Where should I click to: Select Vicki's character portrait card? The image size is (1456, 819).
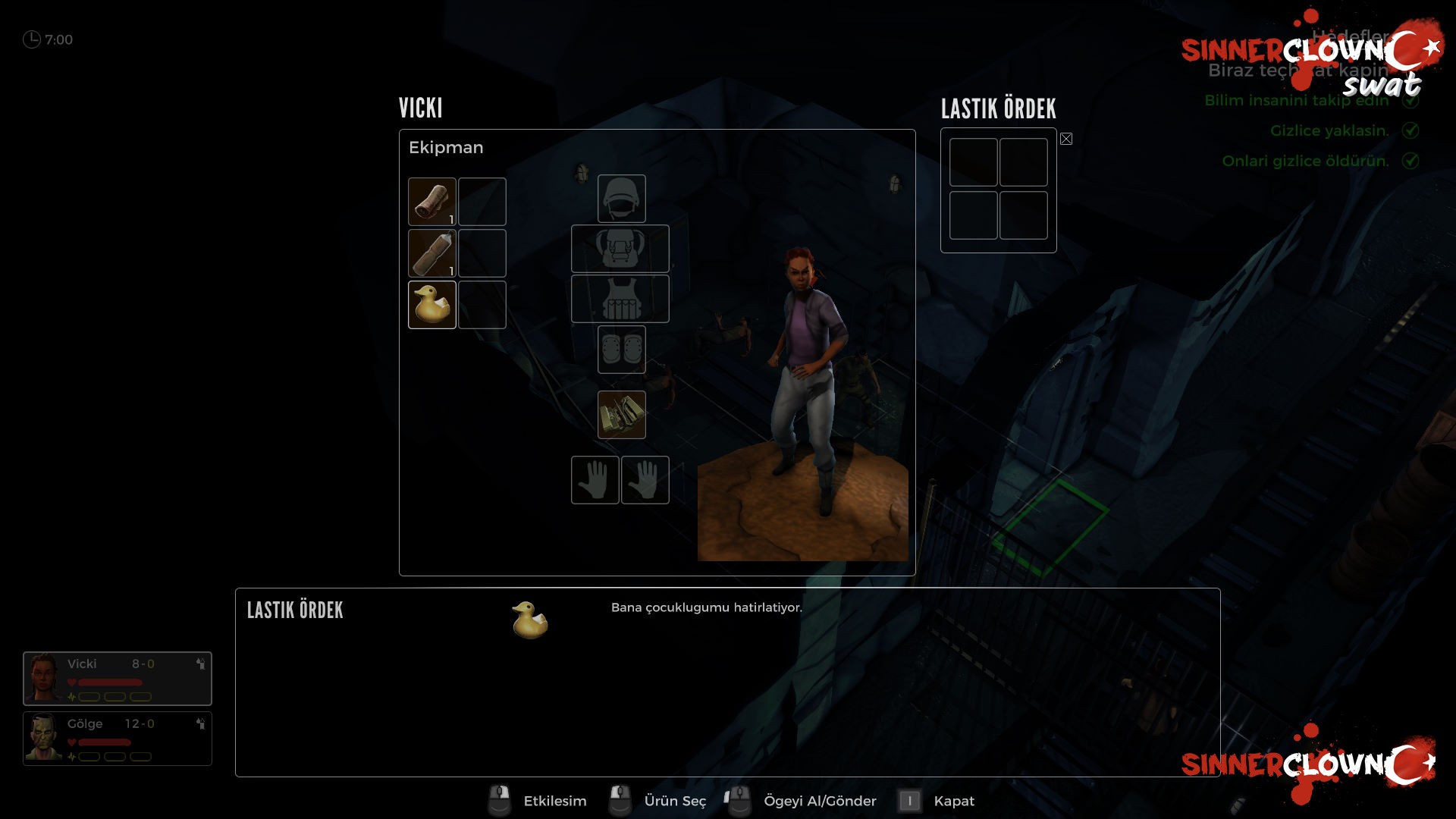point(118,679)
